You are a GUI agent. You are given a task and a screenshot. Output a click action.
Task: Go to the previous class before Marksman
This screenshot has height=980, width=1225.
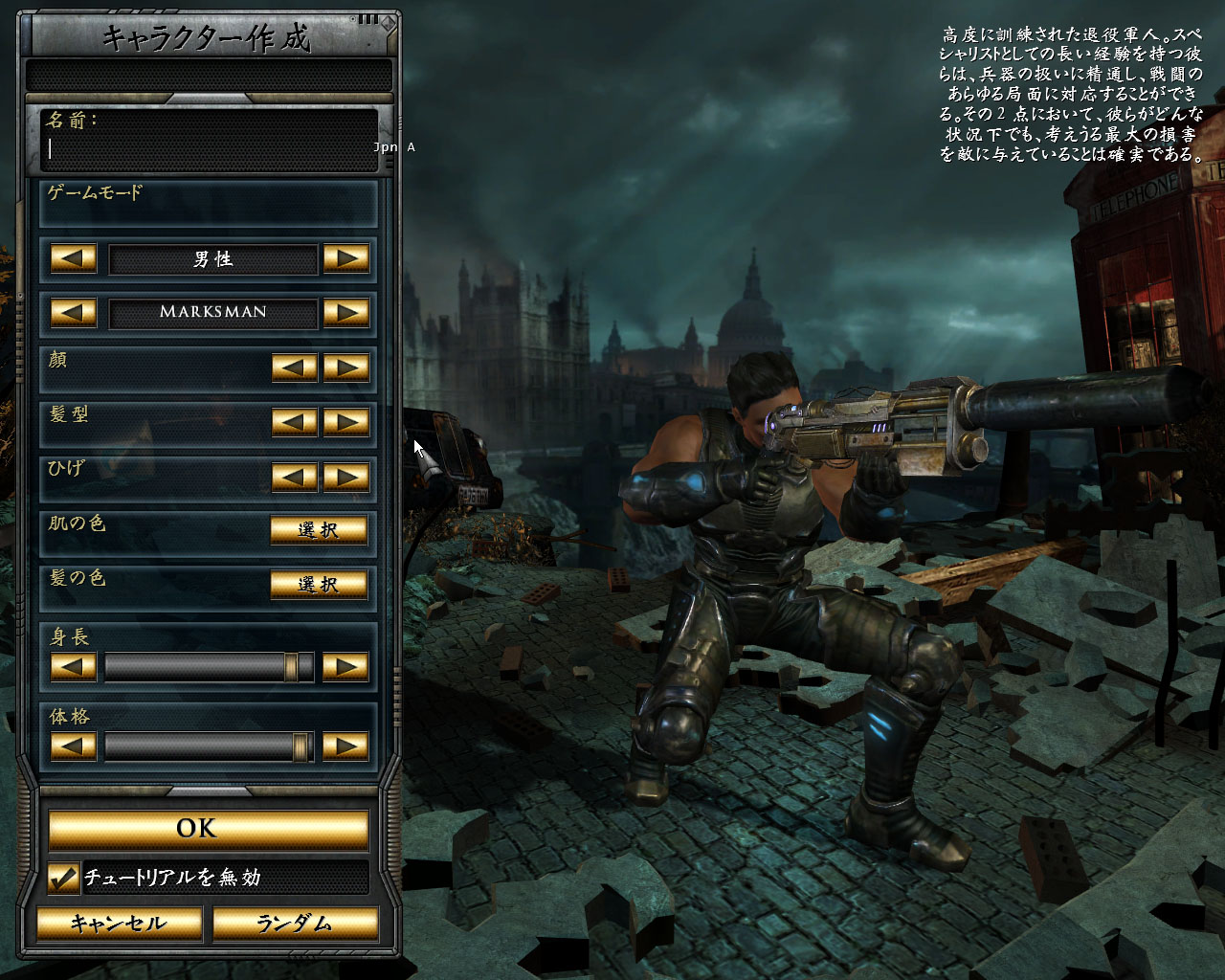74,312
